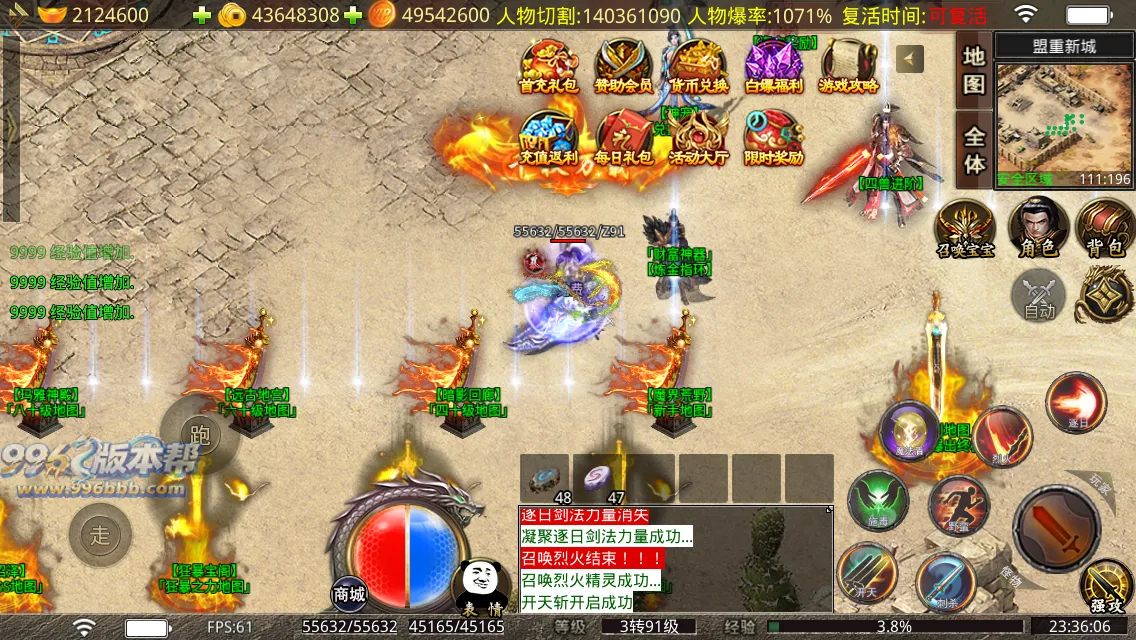Collapse the top icon menu with the arrow
This screenshot has height=640, width=1136.
(909, 59)
